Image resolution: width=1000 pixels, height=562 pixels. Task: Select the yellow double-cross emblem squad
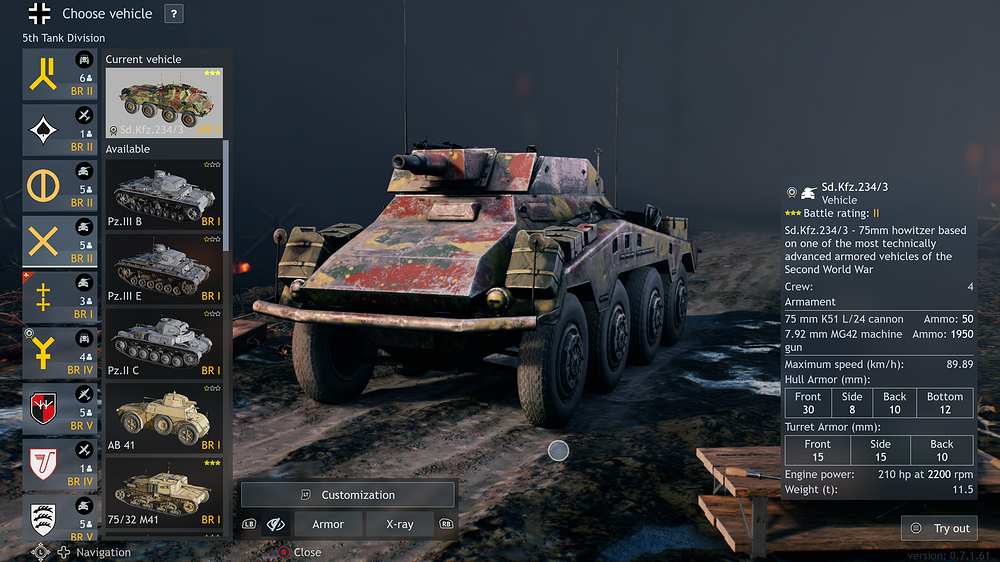click(61, 298)
